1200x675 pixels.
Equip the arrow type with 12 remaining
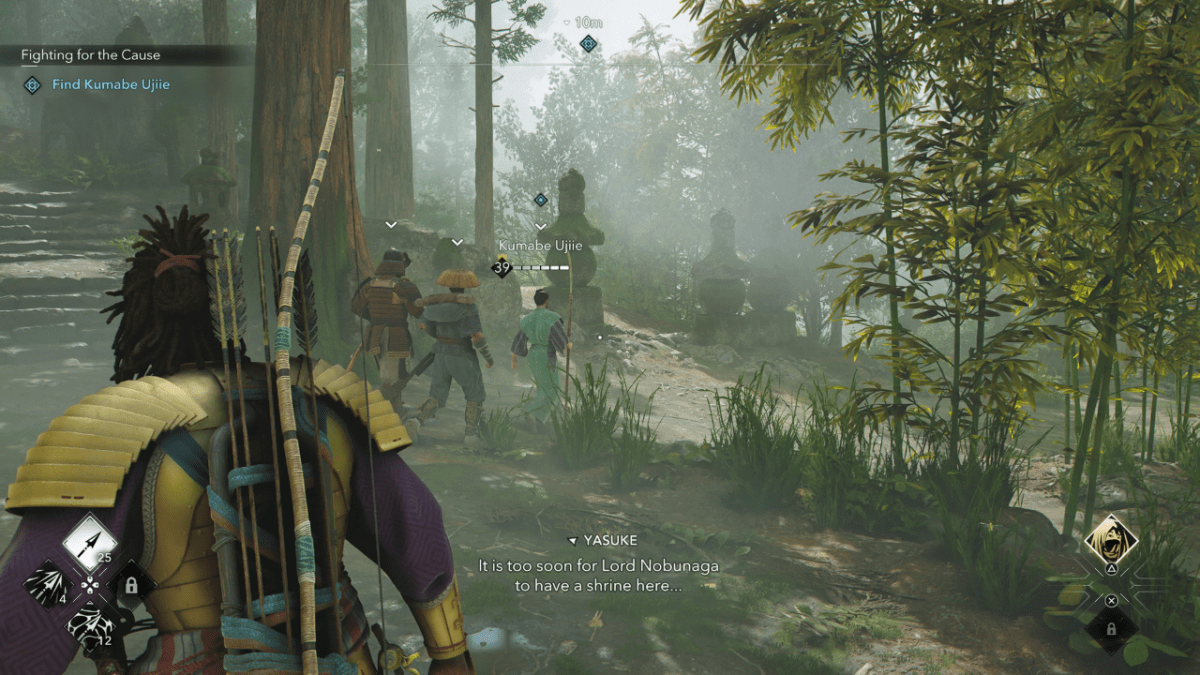(89, 625)
